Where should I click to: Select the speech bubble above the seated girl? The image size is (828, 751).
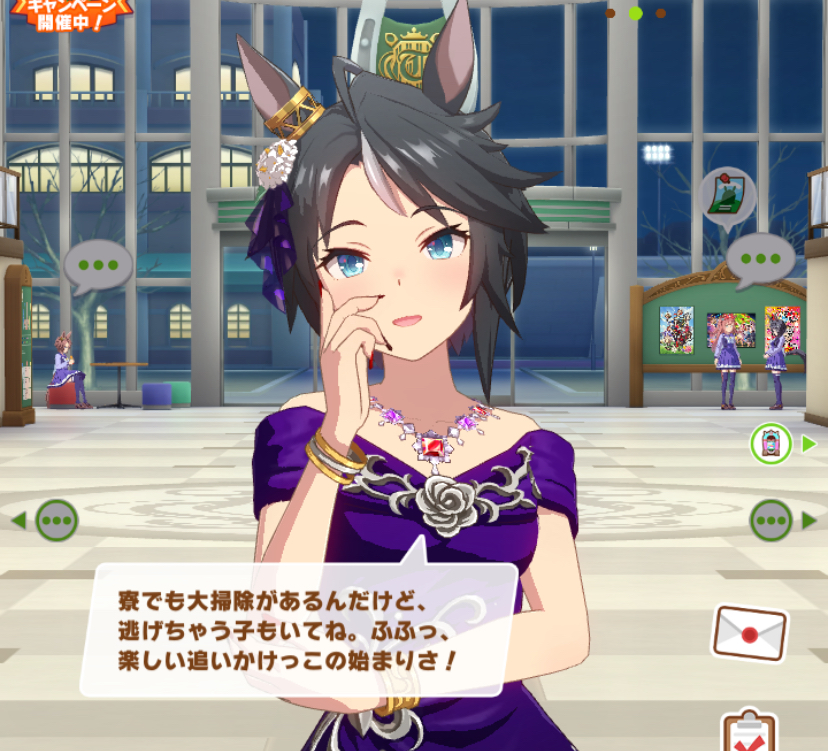pos(98,265)
